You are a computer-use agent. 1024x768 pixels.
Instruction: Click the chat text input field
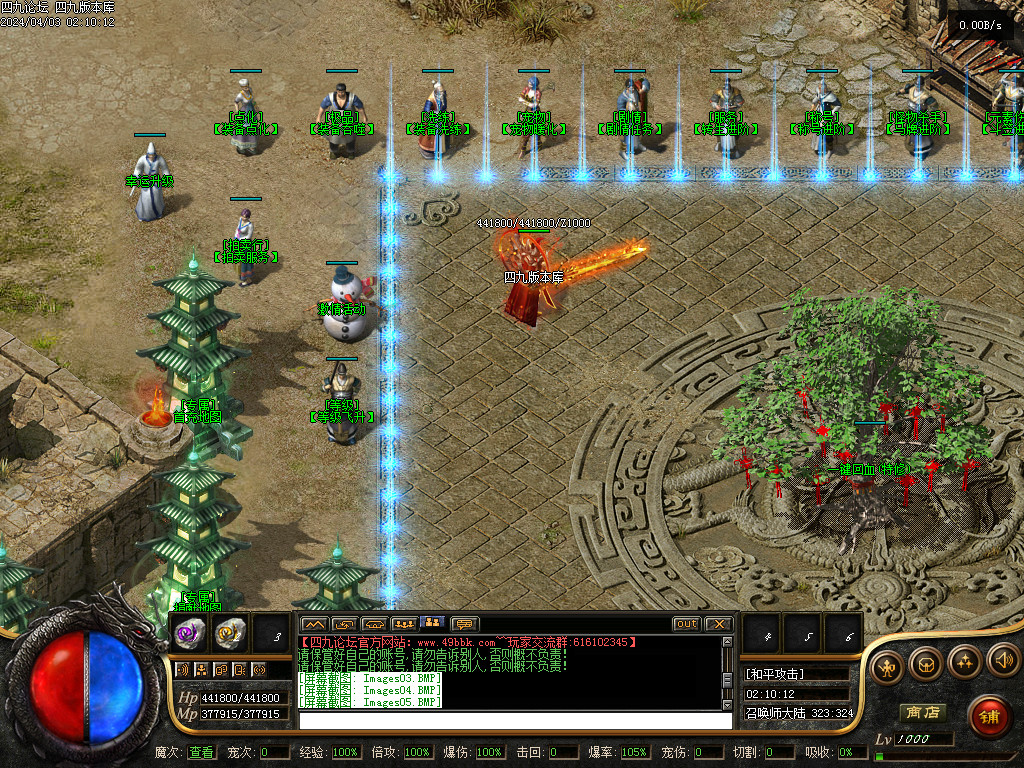pos(514,720)
